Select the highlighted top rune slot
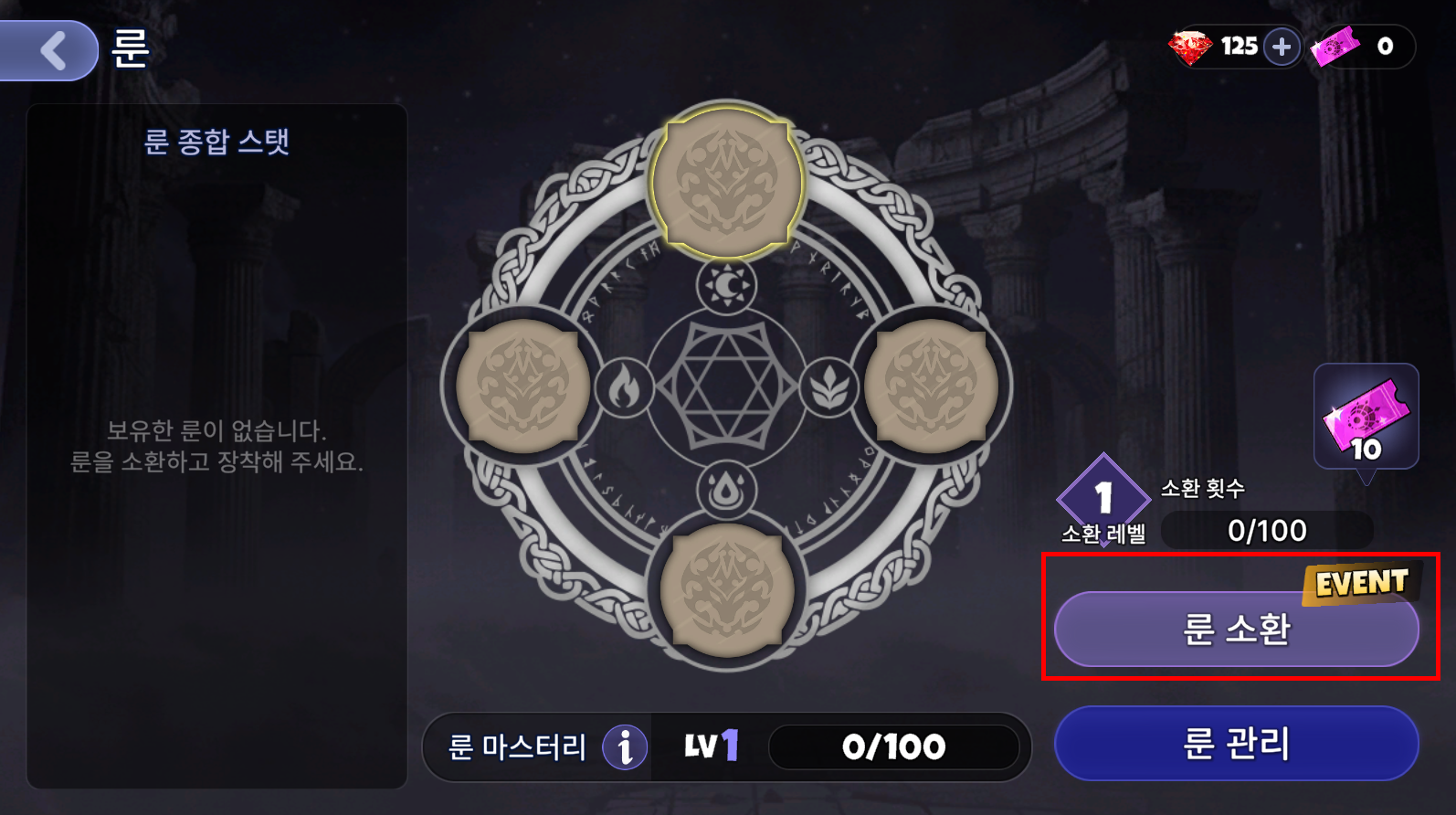 point(727,181)
